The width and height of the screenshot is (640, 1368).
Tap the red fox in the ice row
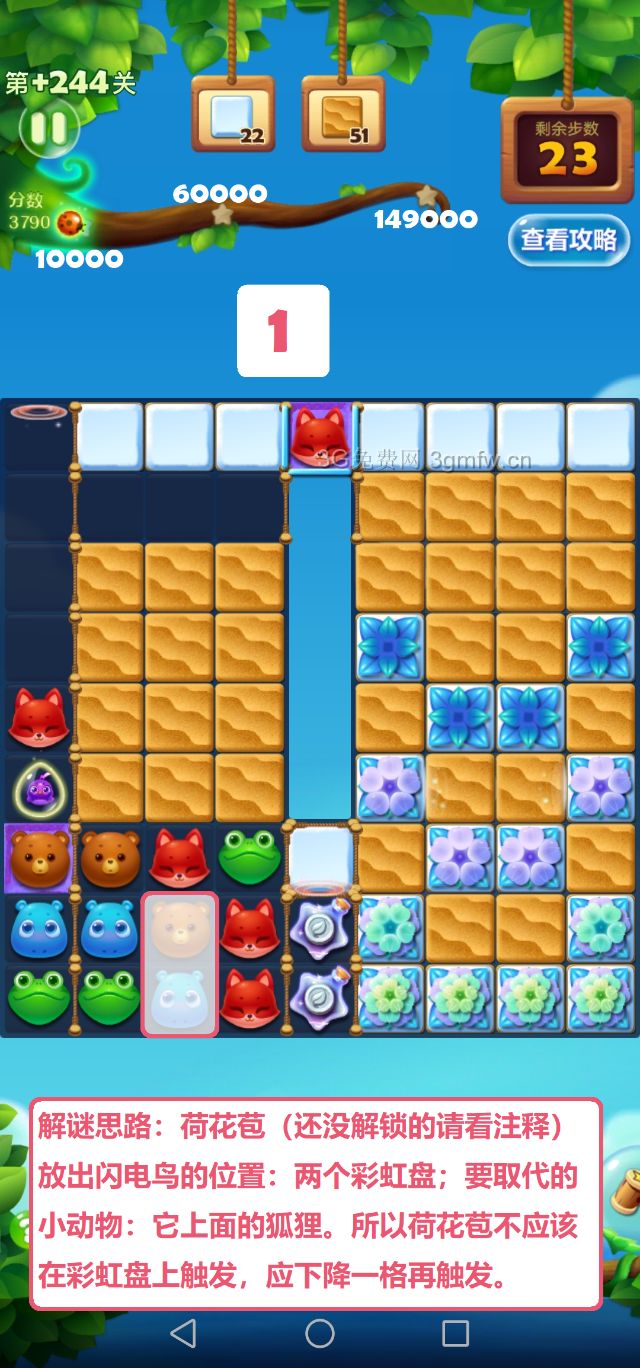pyautogui.click(x=320, y=436)
